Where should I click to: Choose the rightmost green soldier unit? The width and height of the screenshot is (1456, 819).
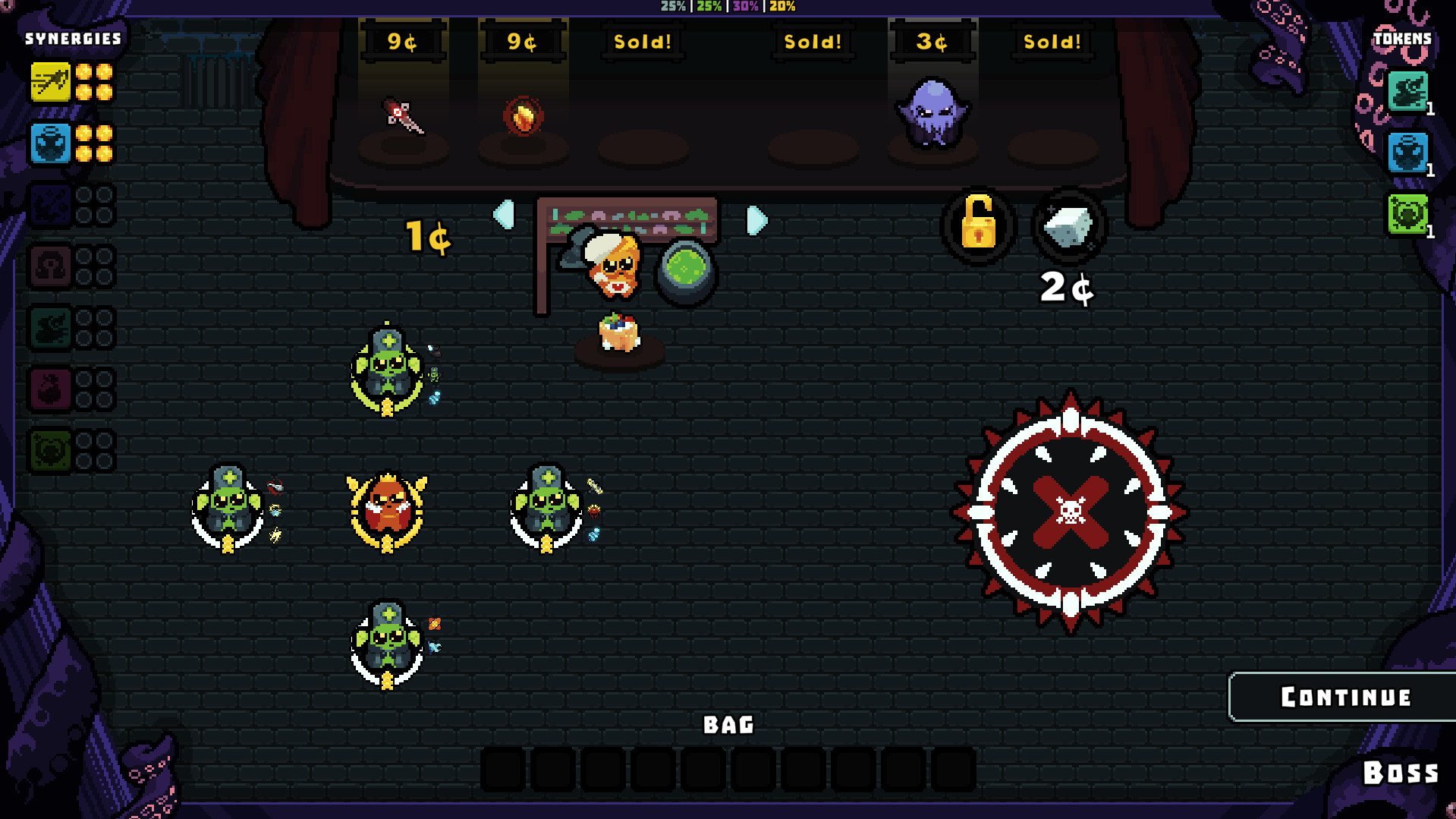546,506
